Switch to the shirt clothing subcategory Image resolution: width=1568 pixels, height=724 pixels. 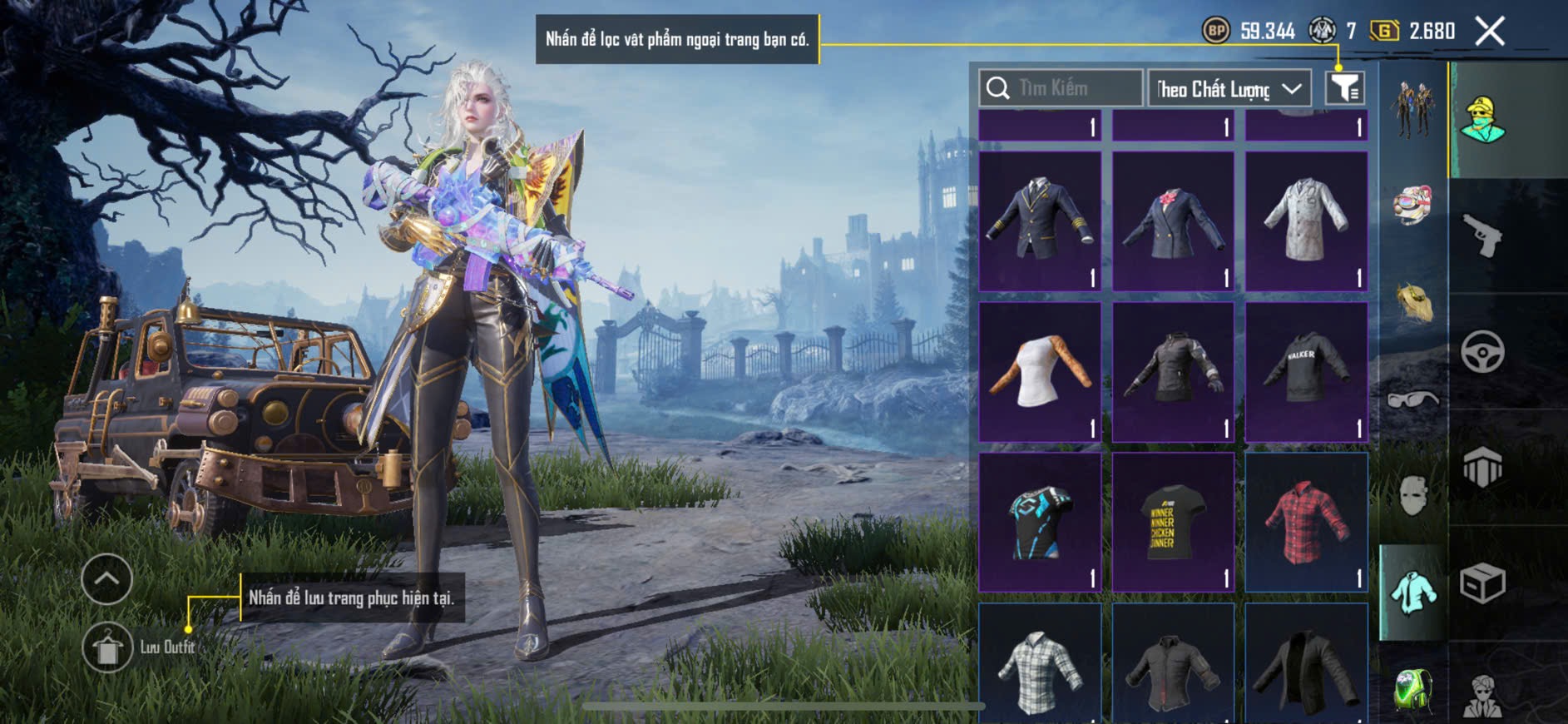point(1412,592)
